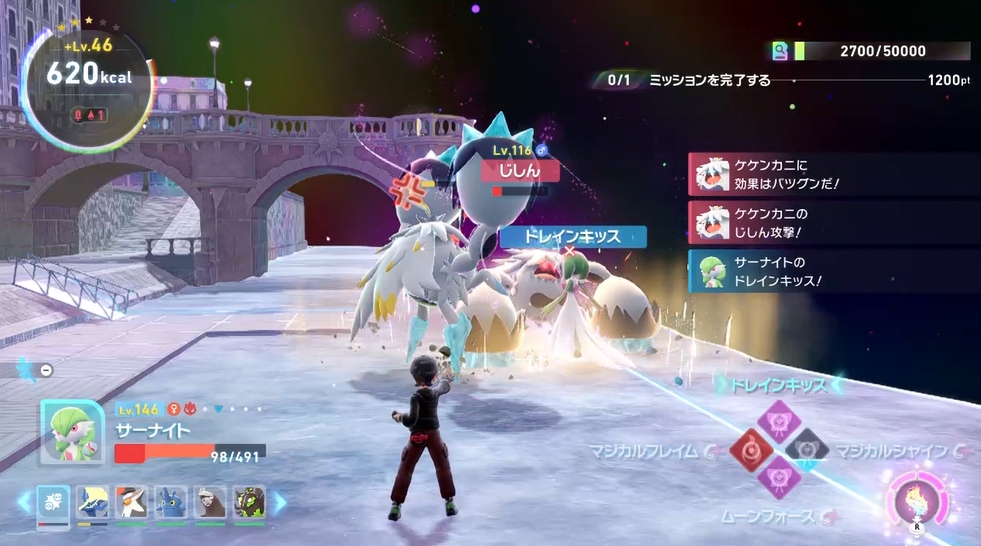Trigger the Moonblast move diamond
The height and width of the screenshot is (546, 981).
[776, 479]
